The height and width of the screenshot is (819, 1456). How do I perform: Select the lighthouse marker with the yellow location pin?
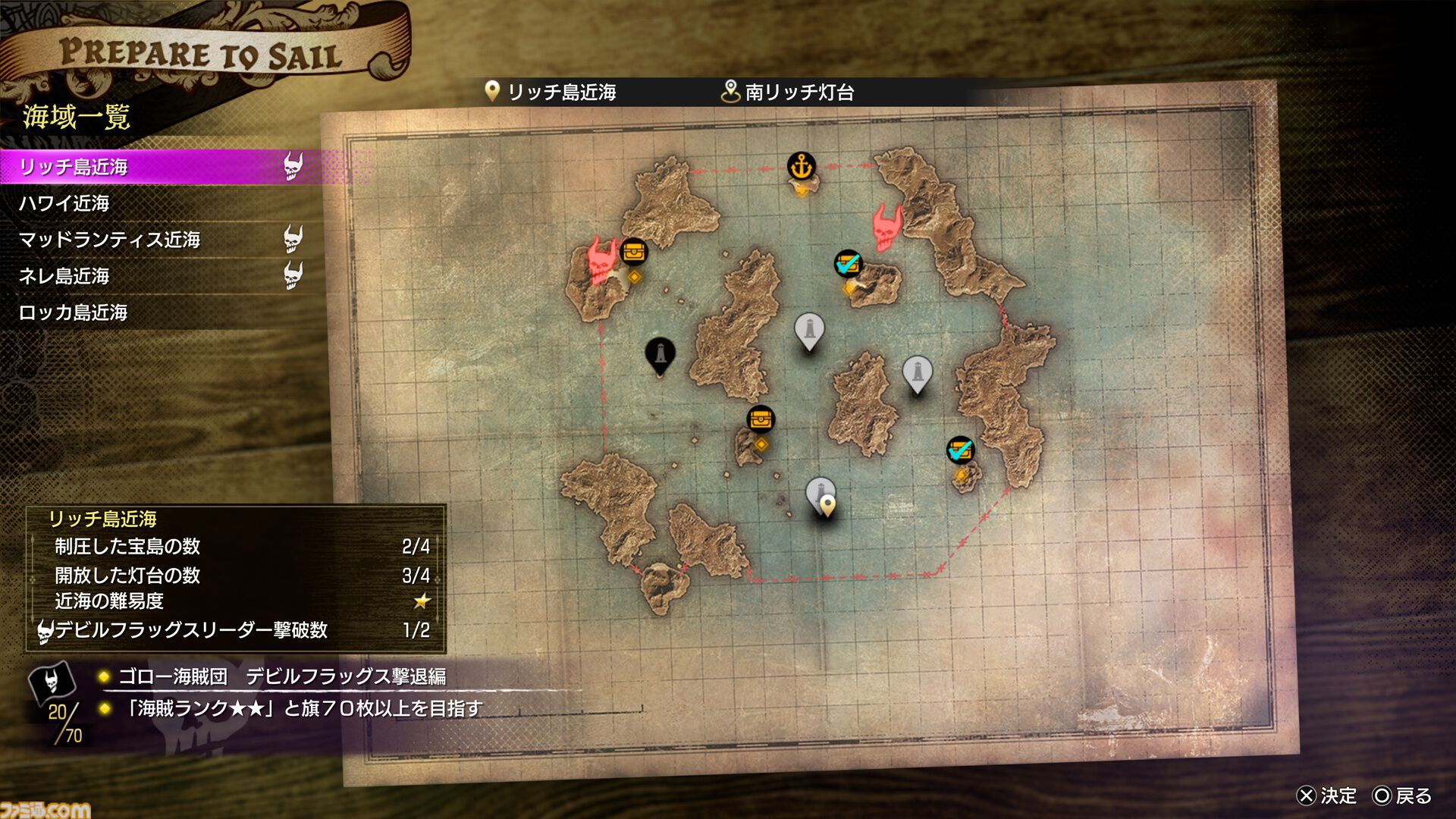click(821, 495)
